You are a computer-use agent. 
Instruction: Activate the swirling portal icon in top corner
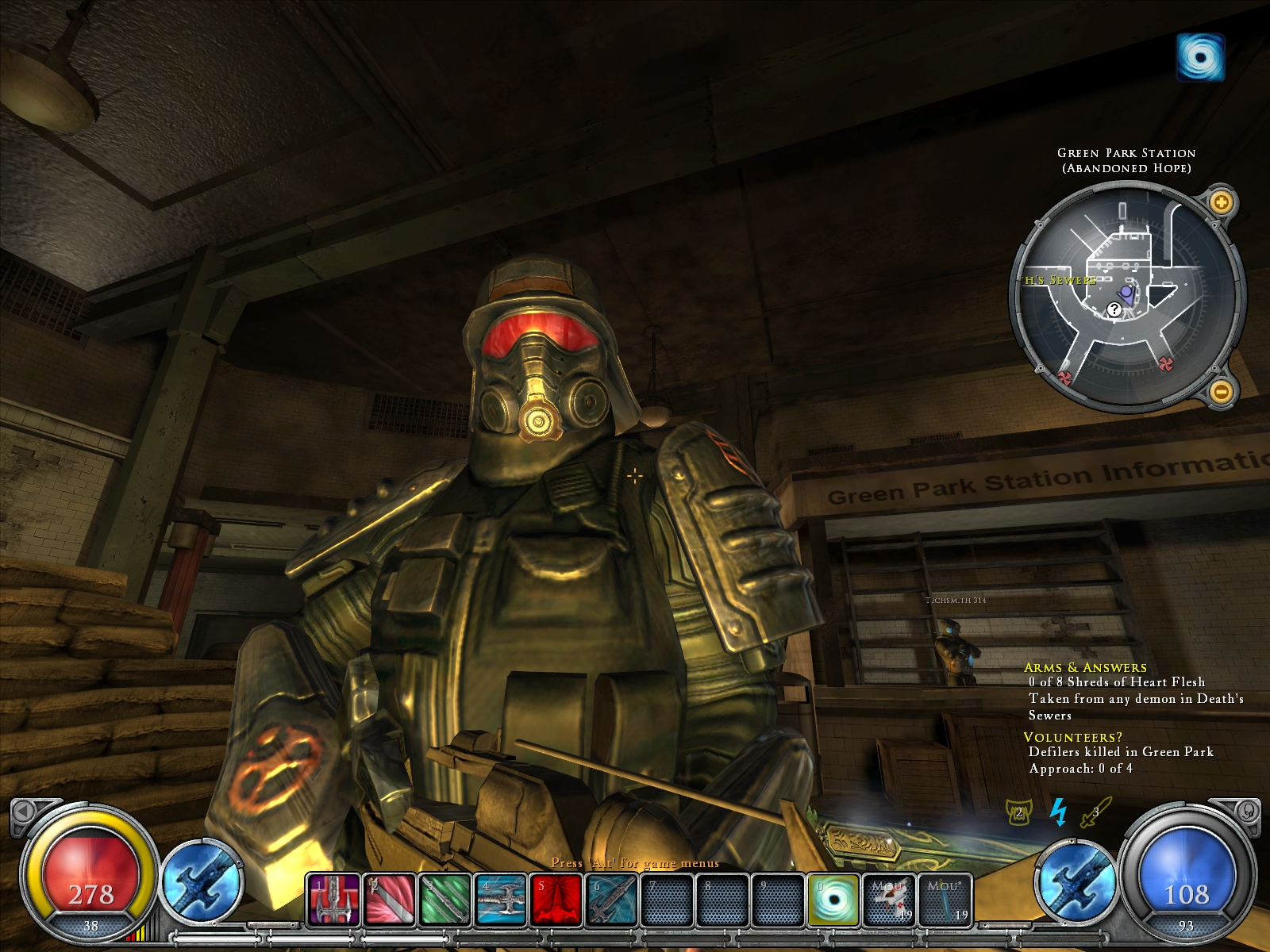tap(1200, 57)
